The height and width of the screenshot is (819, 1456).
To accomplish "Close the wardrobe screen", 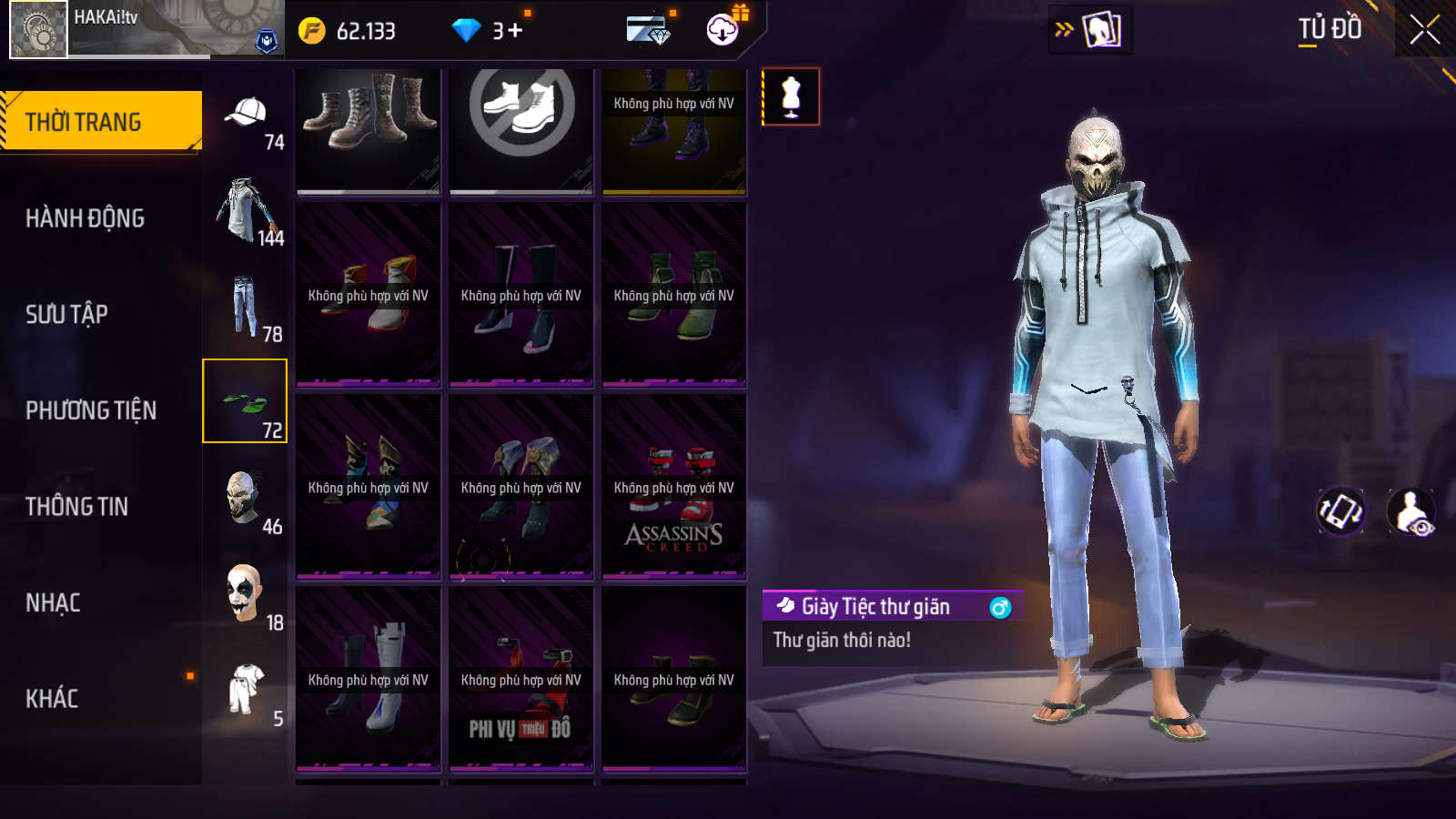I will click(1425, 29).
